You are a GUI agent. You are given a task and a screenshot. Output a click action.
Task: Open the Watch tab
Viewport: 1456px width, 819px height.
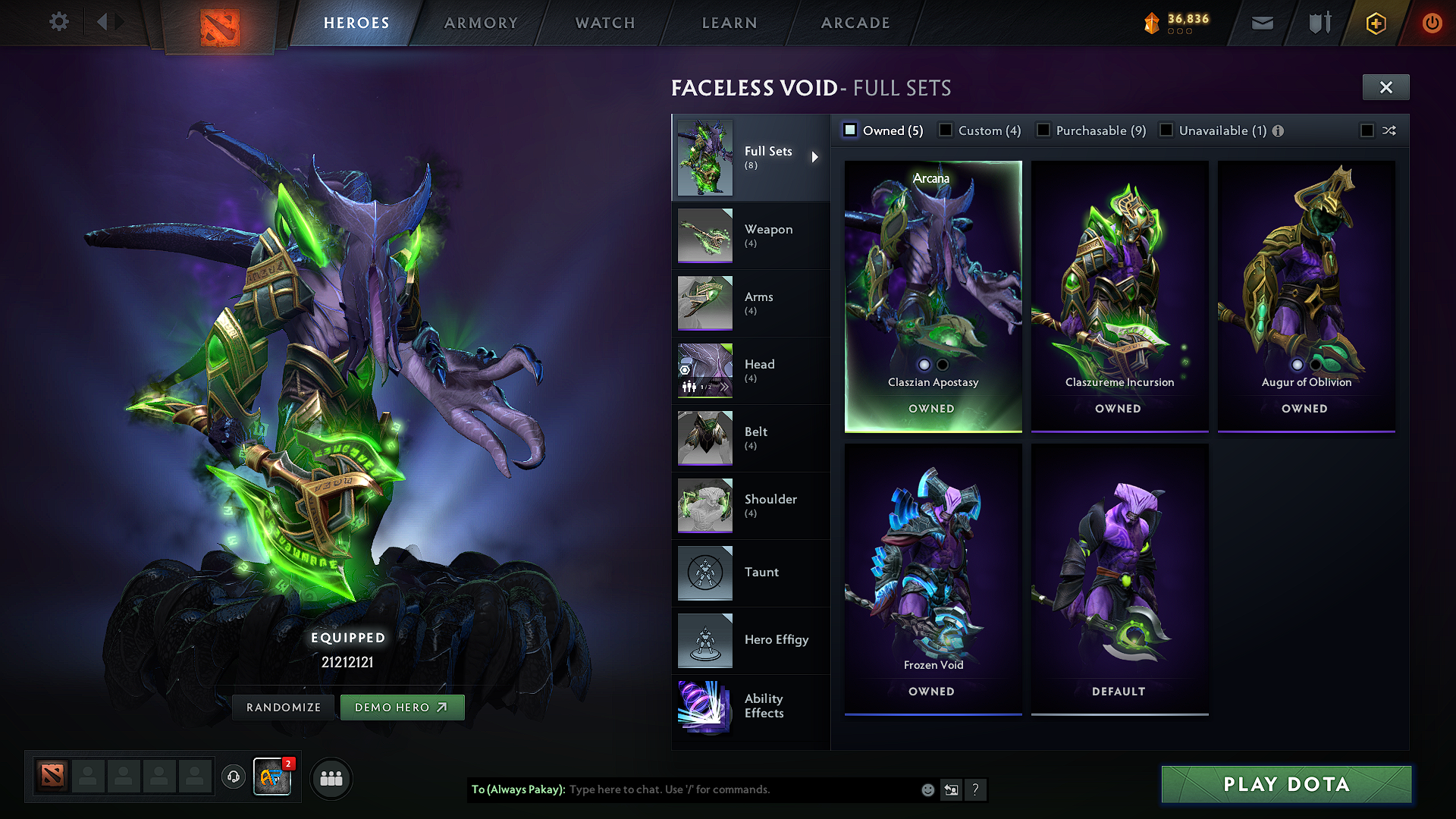pyautogui.click(x=605, y=23)
